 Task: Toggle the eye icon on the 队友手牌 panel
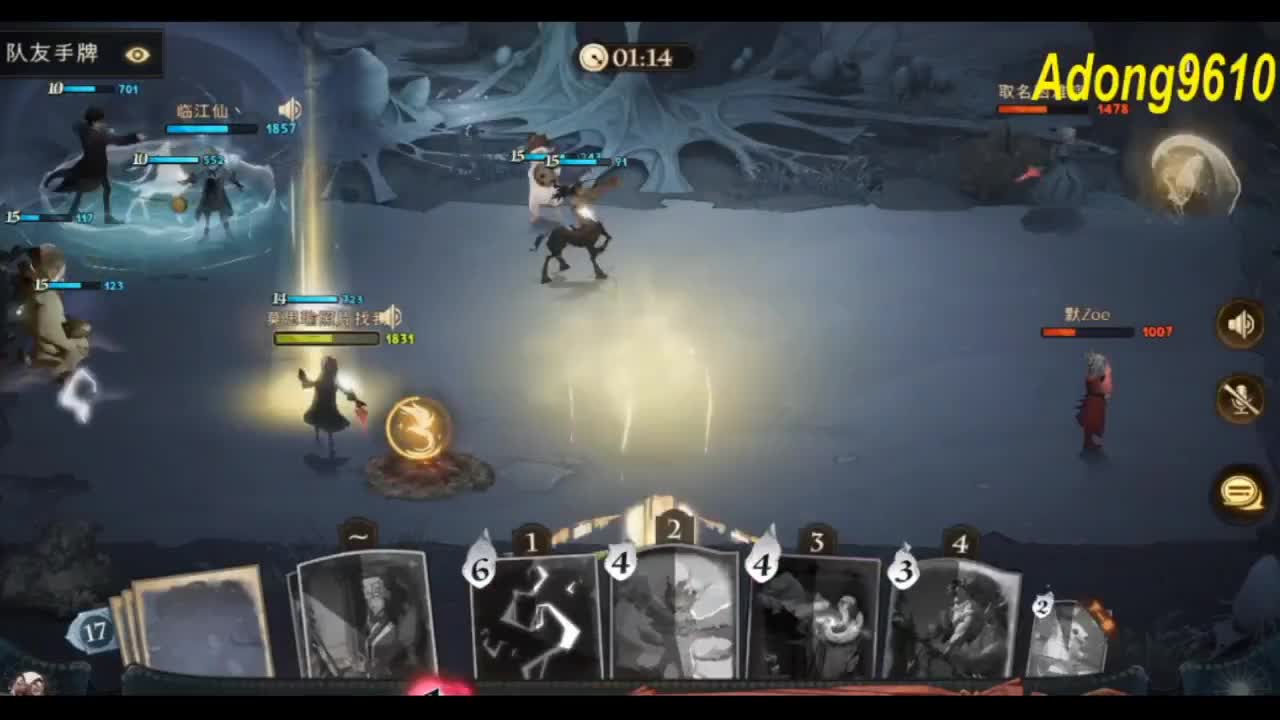138,55
